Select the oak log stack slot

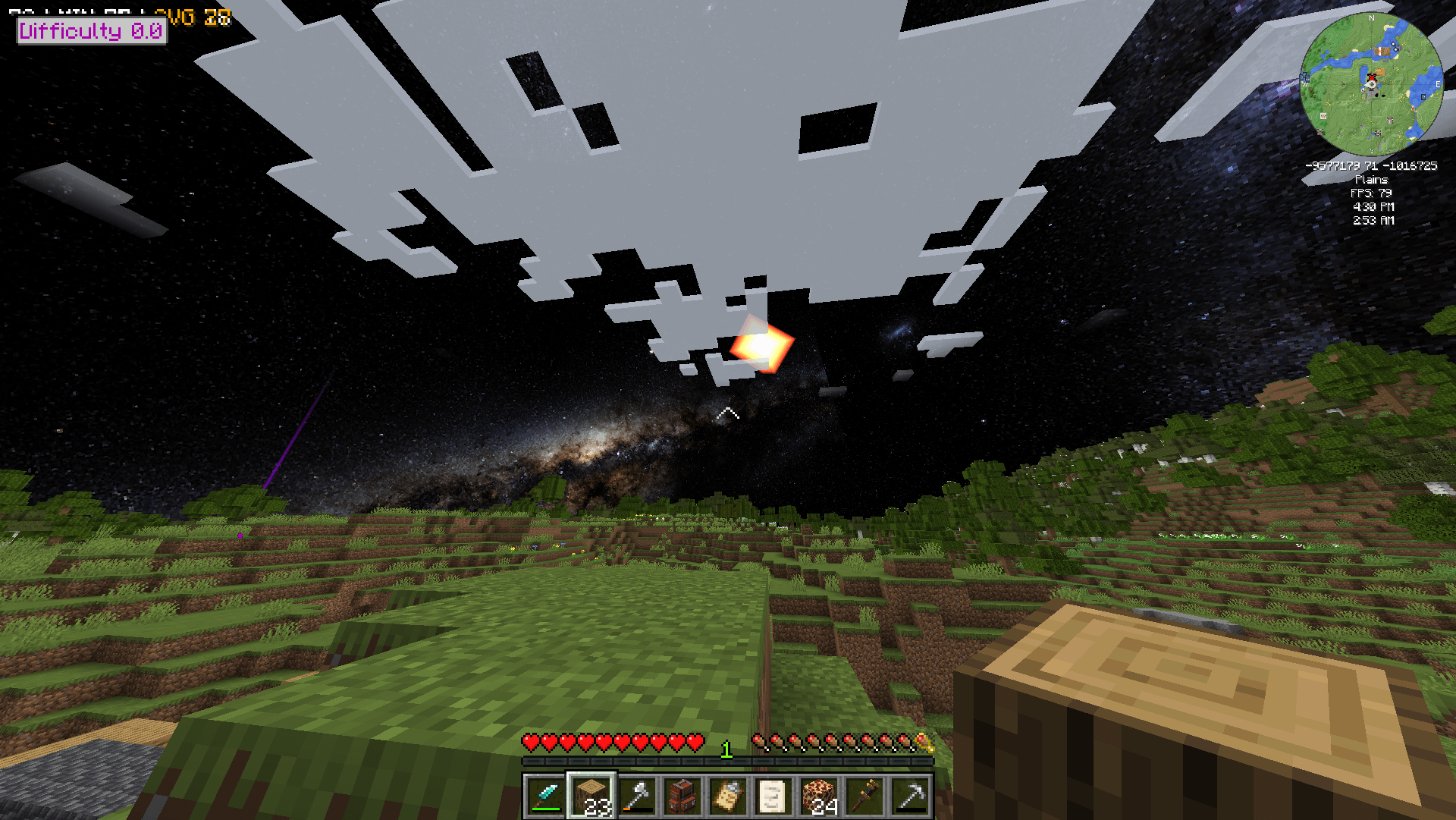click(591, 796)
